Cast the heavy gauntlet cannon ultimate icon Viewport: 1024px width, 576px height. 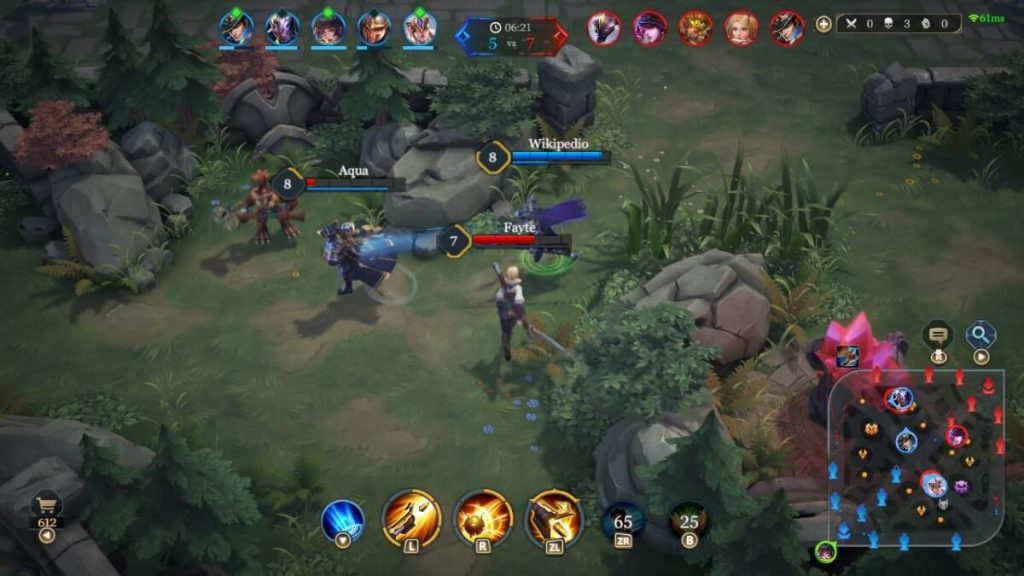pos(554,517)
